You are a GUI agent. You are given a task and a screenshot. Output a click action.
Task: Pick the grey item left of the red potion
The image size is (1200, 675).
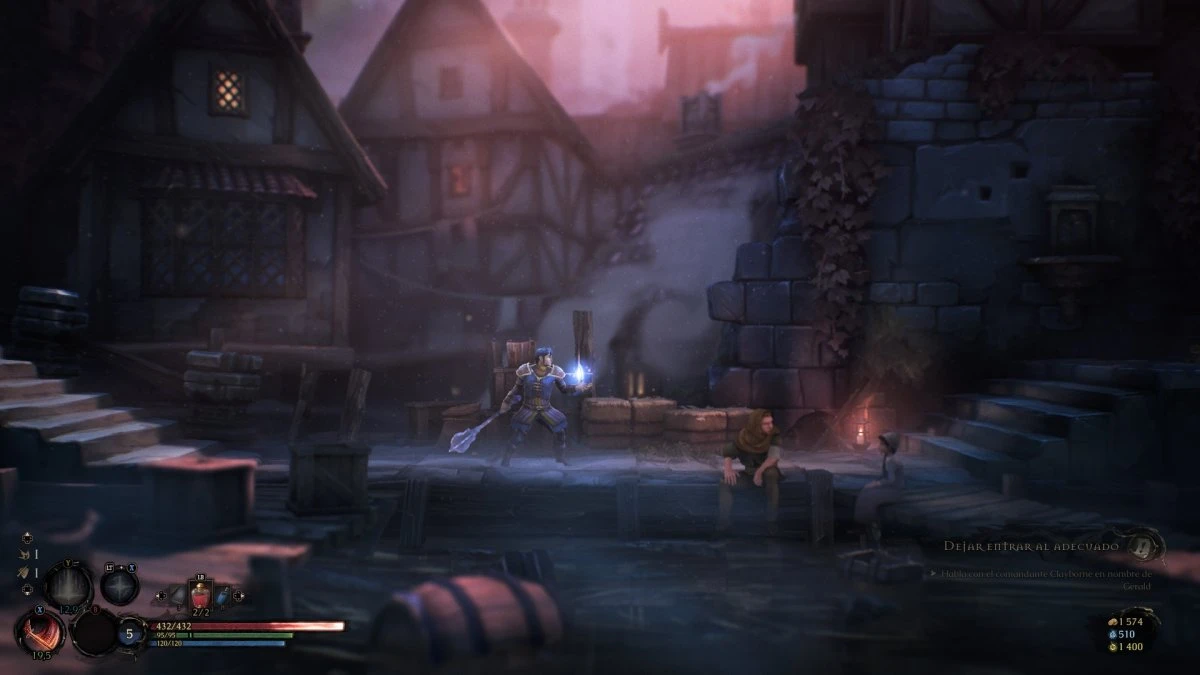tap(176, 598)
